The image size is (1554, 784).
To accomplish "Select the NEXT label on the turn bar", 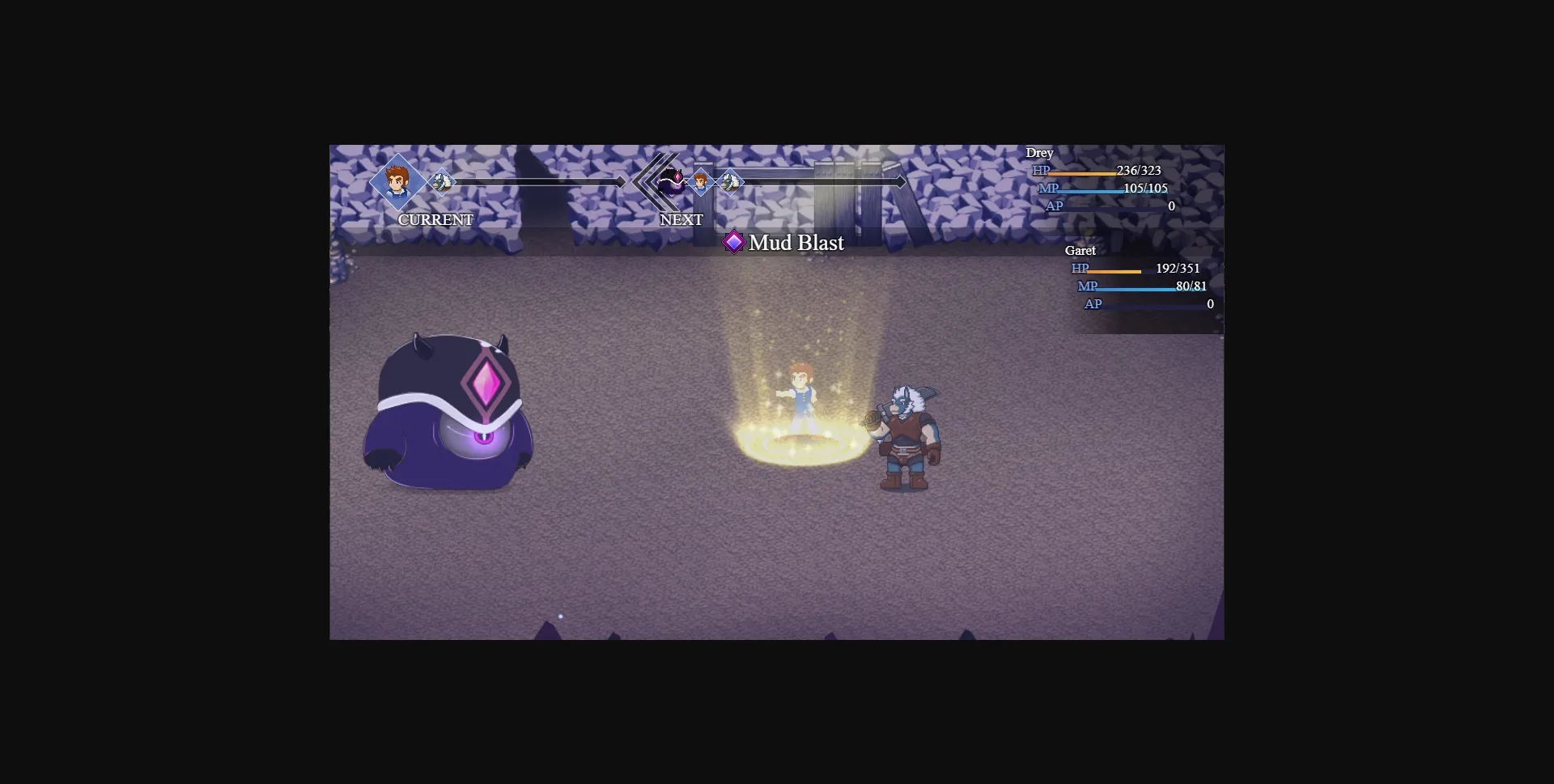I will pyautogui.click(x=681, y=219).
